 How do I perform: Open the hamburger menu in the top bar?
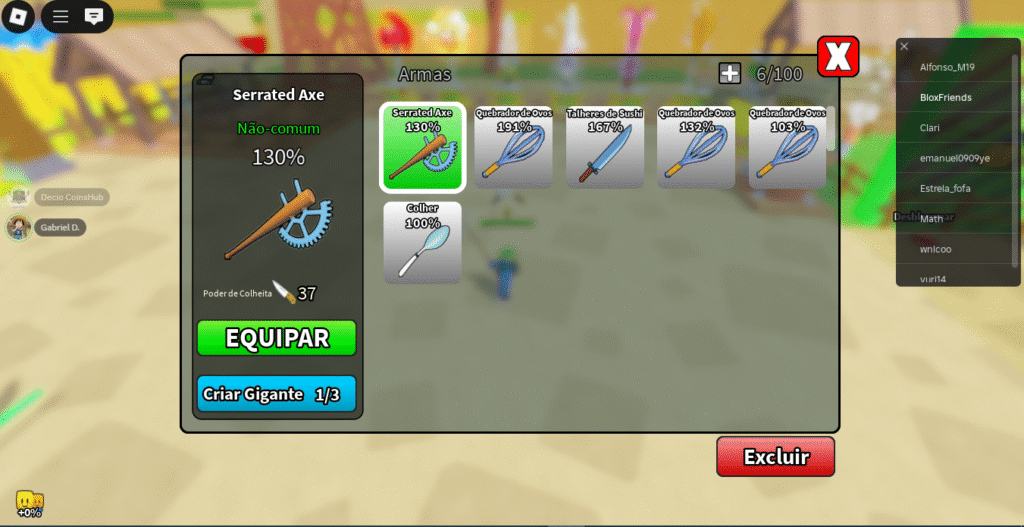(x=61, y=17)
